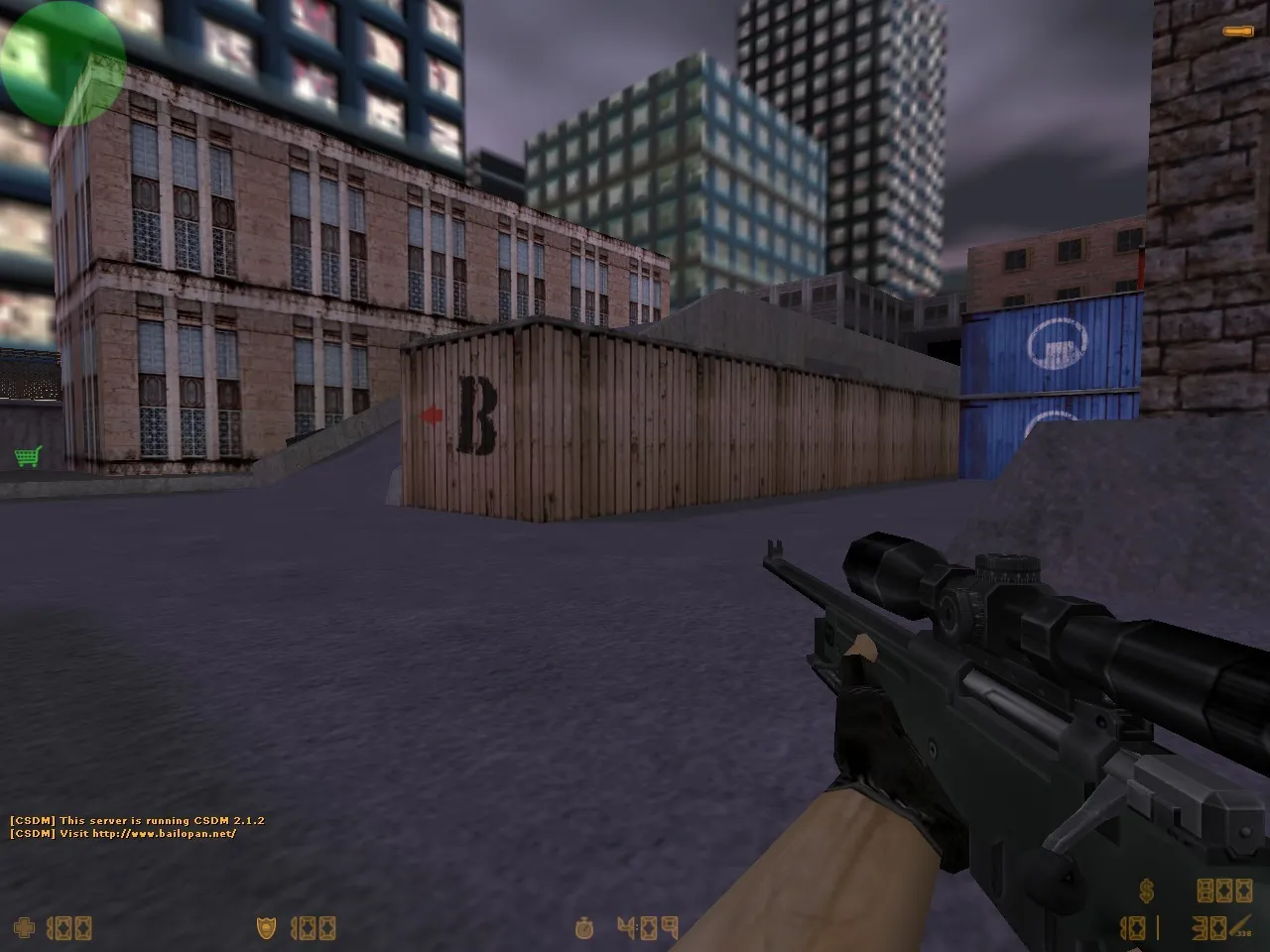Click the dollar sign money icon
The image size is (1270, 952).
(x=1147, y=891)
